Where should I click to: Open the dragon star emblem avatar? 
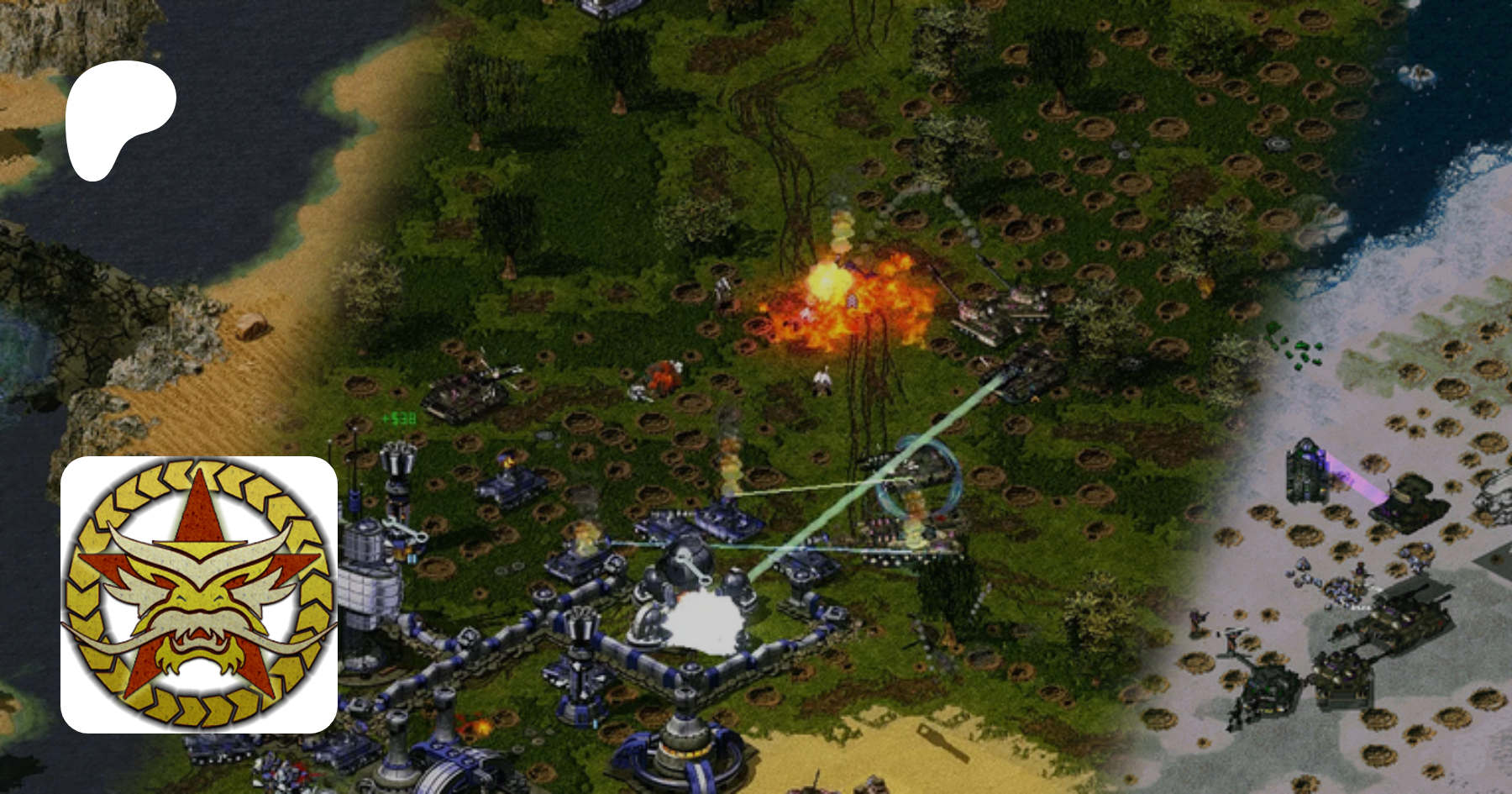point(199,594)
